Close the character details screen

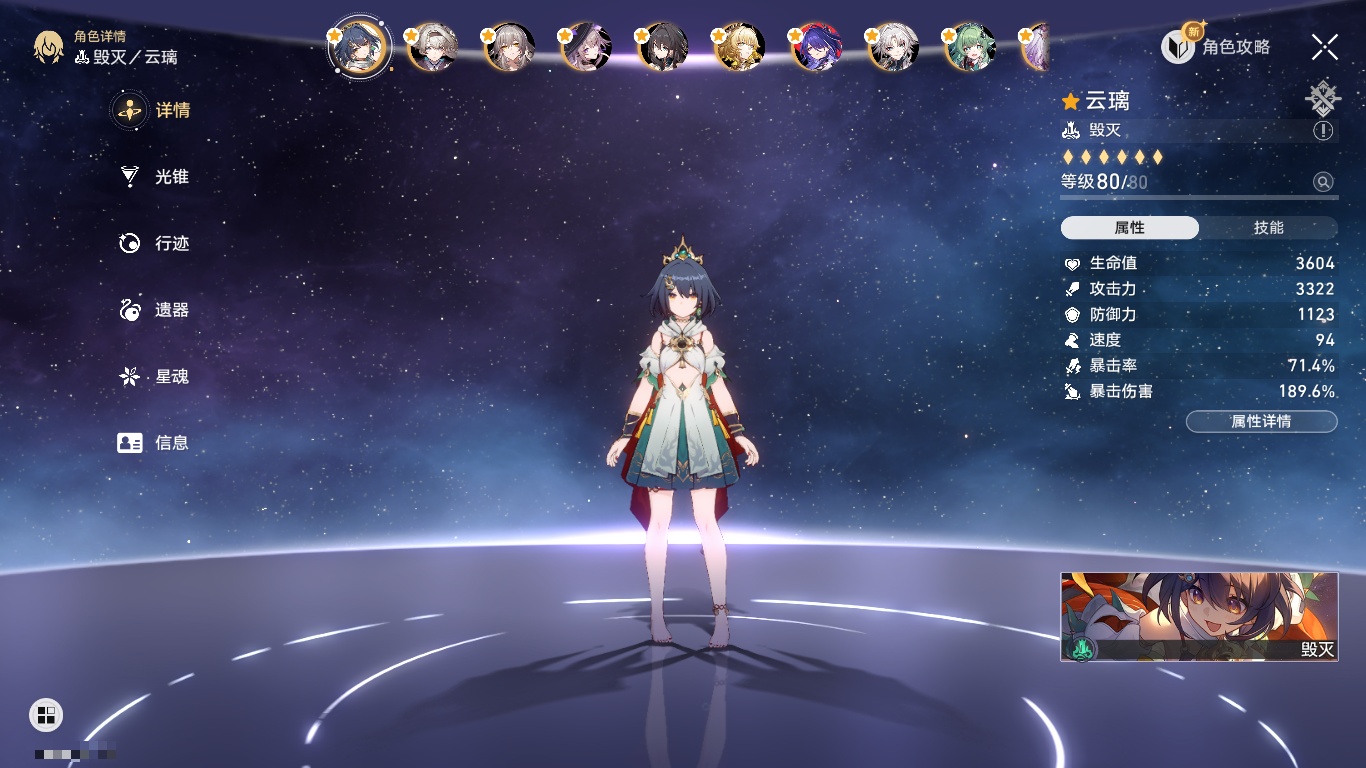(1325, 46)
